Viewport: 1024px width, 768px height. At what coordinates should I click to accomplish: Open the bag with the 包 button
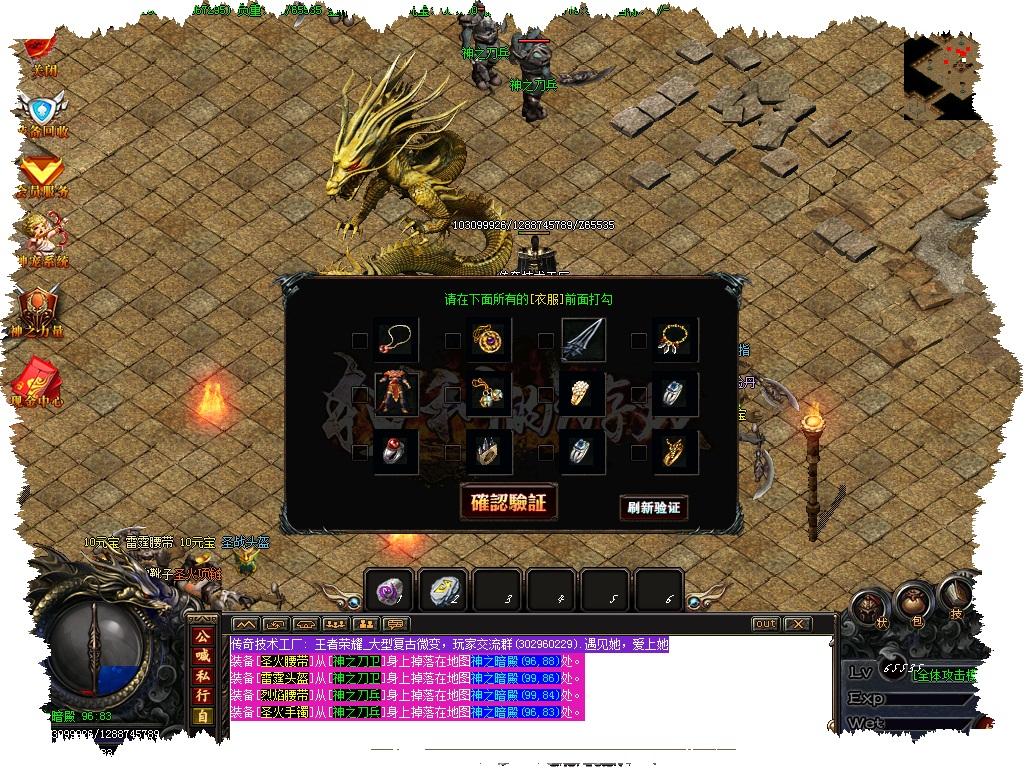coord(911,604)
